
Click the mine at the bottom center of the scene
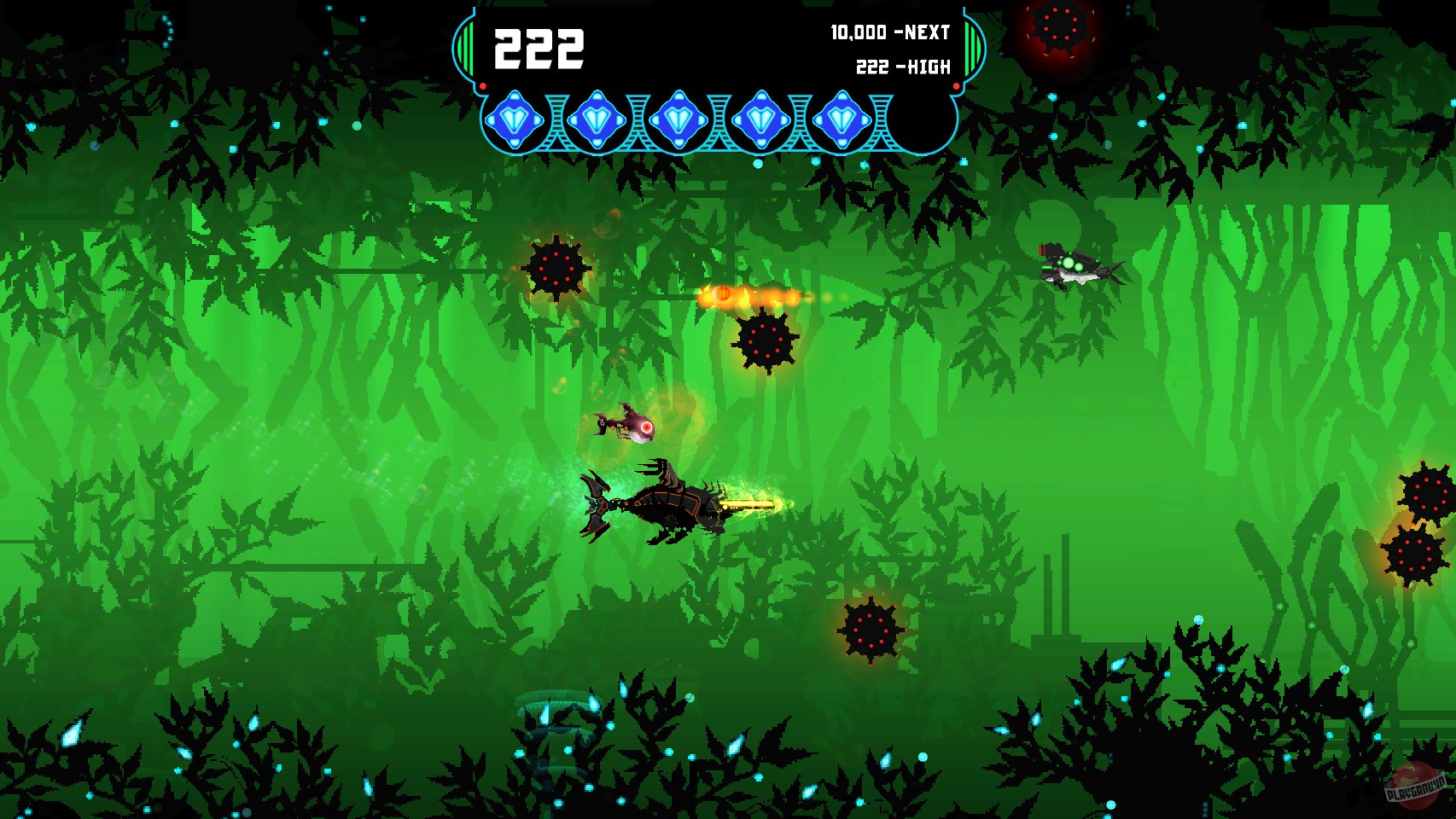pyautogui.click(x=869, y=631)
